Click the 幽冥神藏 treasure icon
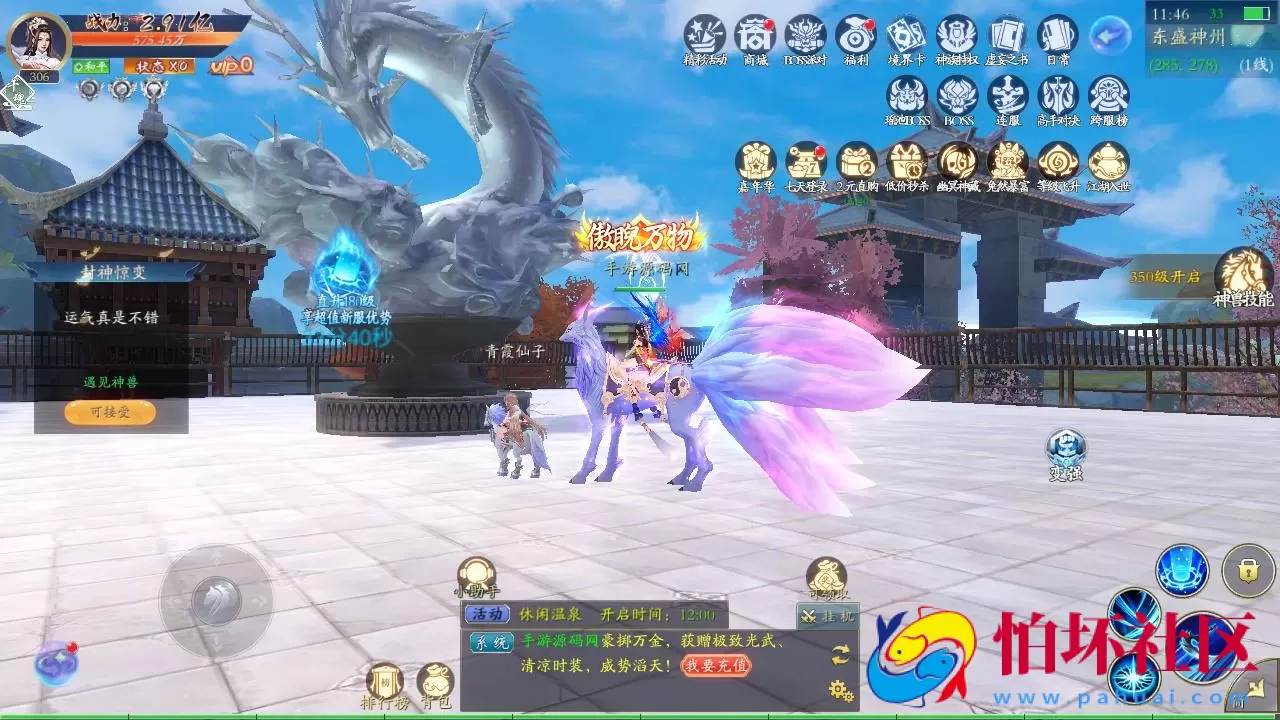The height and width of the screenshot is (720, 1280). pyautogui.click(x=957, y=163)
